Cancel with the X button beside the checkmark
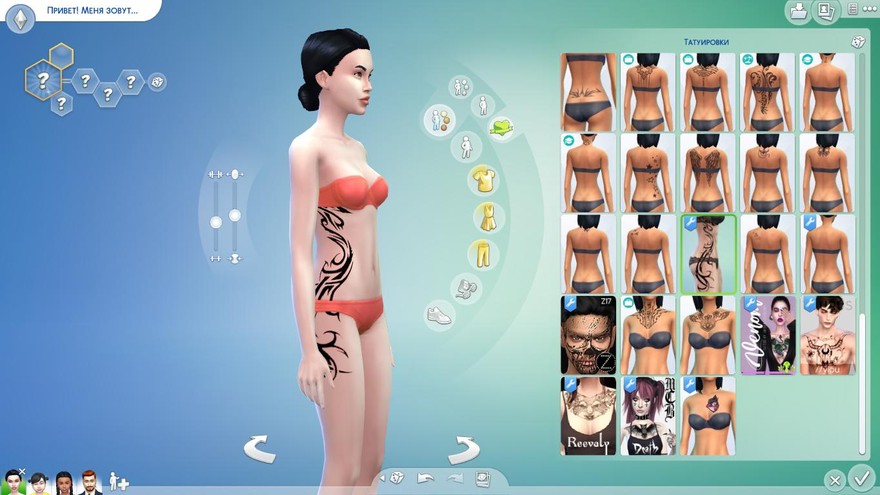The height and width of the screenshot is (495, 880). (x=834, y=480)
